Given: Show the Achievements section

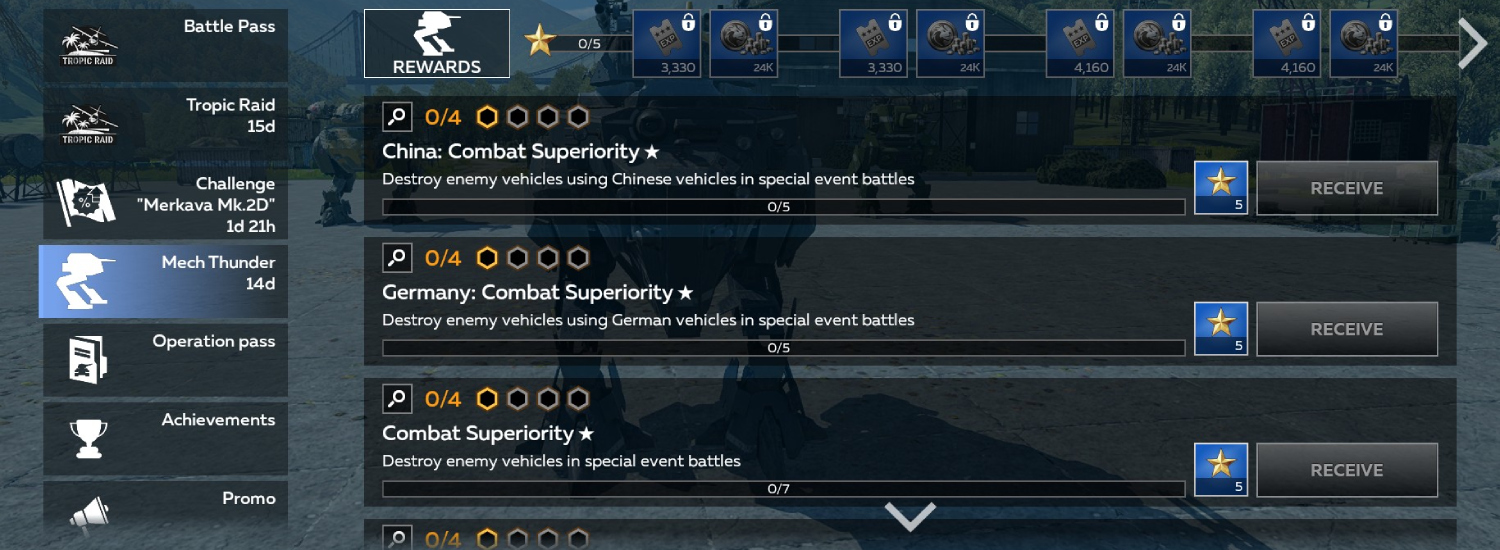Looking at the screenshot, I should [165, 438].
